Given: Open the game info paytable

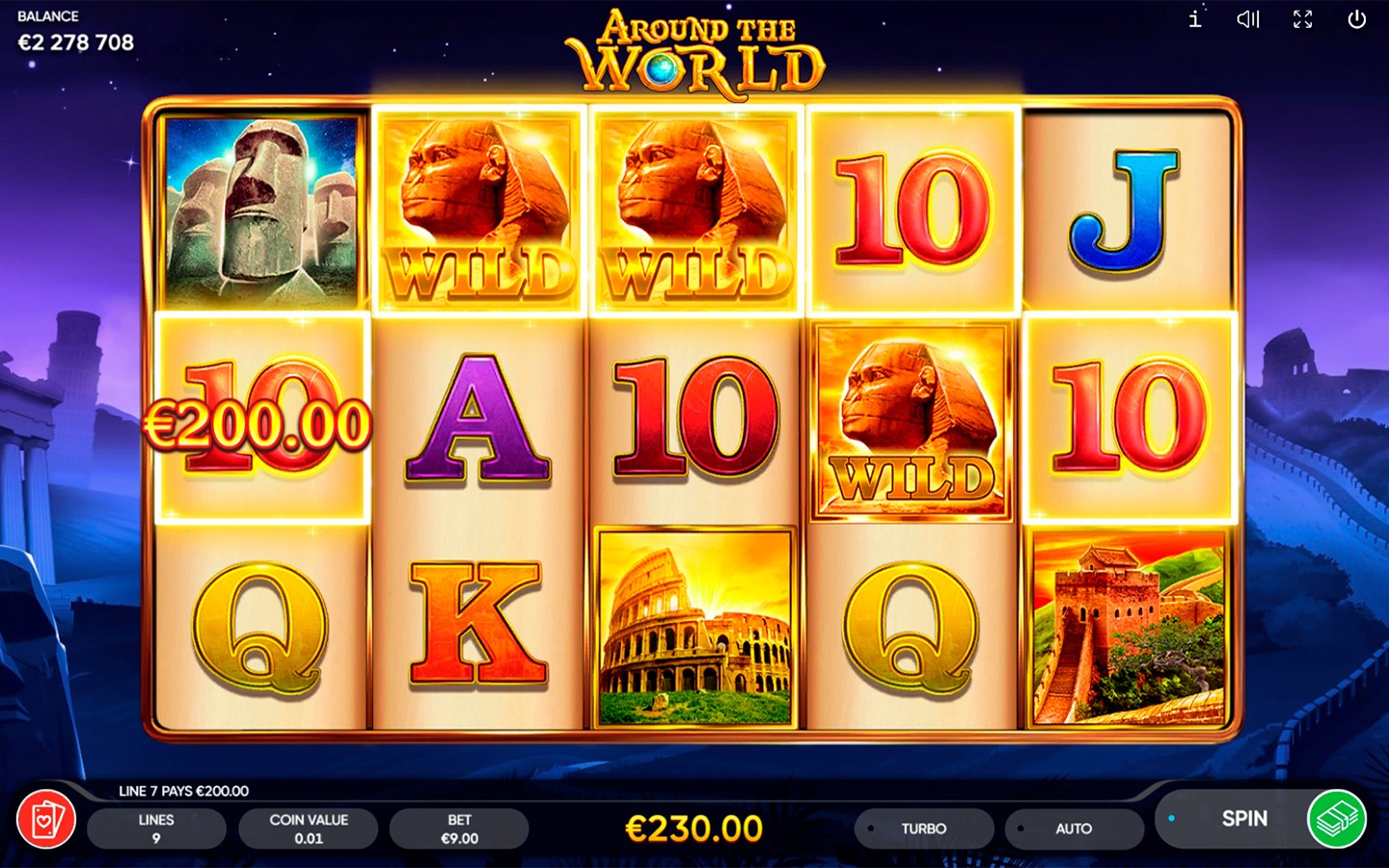Looking at the screenshot, I should click(x=1195, y=19).
